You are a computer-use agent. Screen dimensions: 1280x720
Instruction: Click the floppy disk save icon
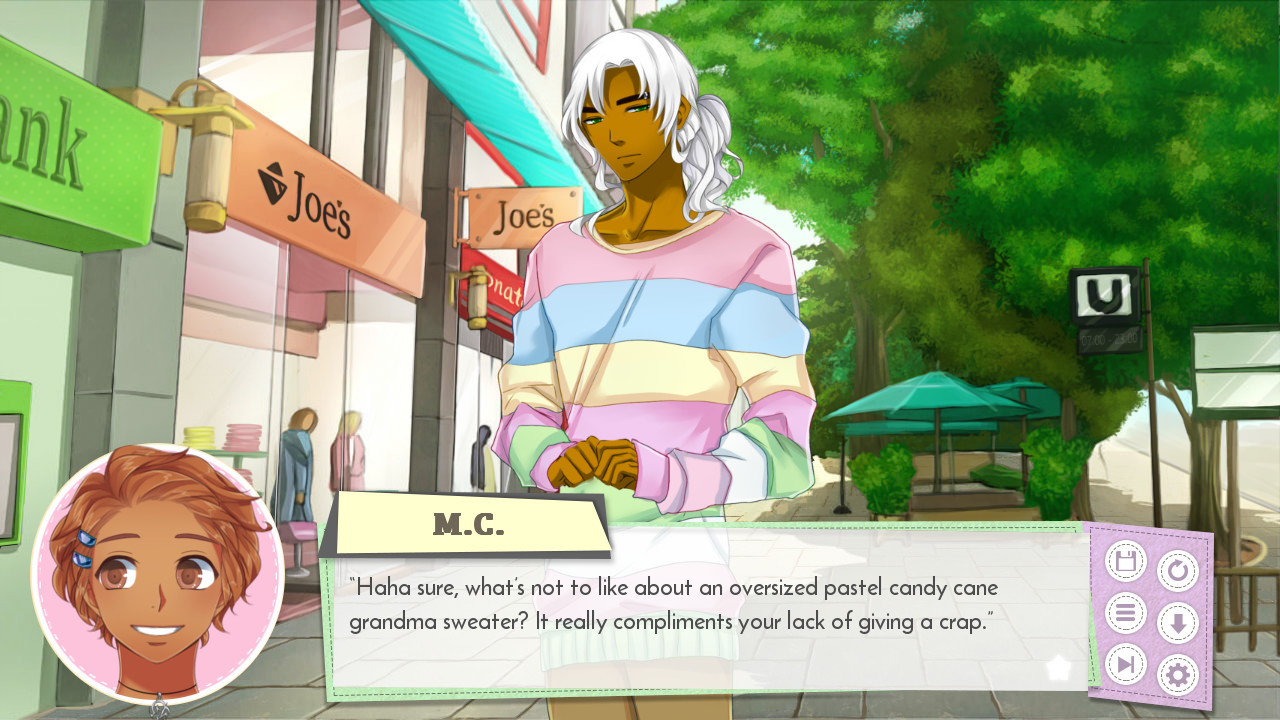pyautogui.click(x=1124, y=560)
